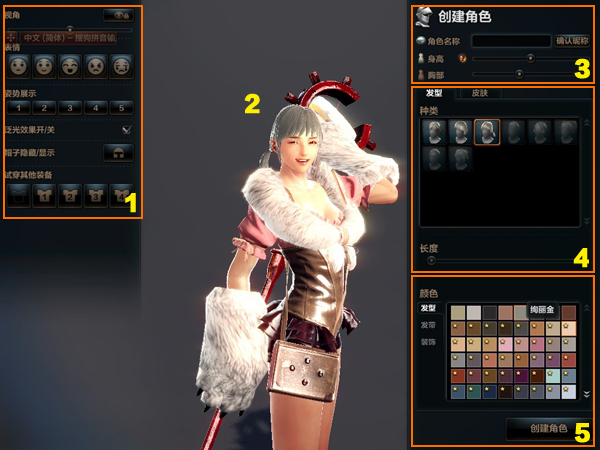Select the 发带 hairband color category
This screenshot has height=450, width=600.
(x=427, y=325)
